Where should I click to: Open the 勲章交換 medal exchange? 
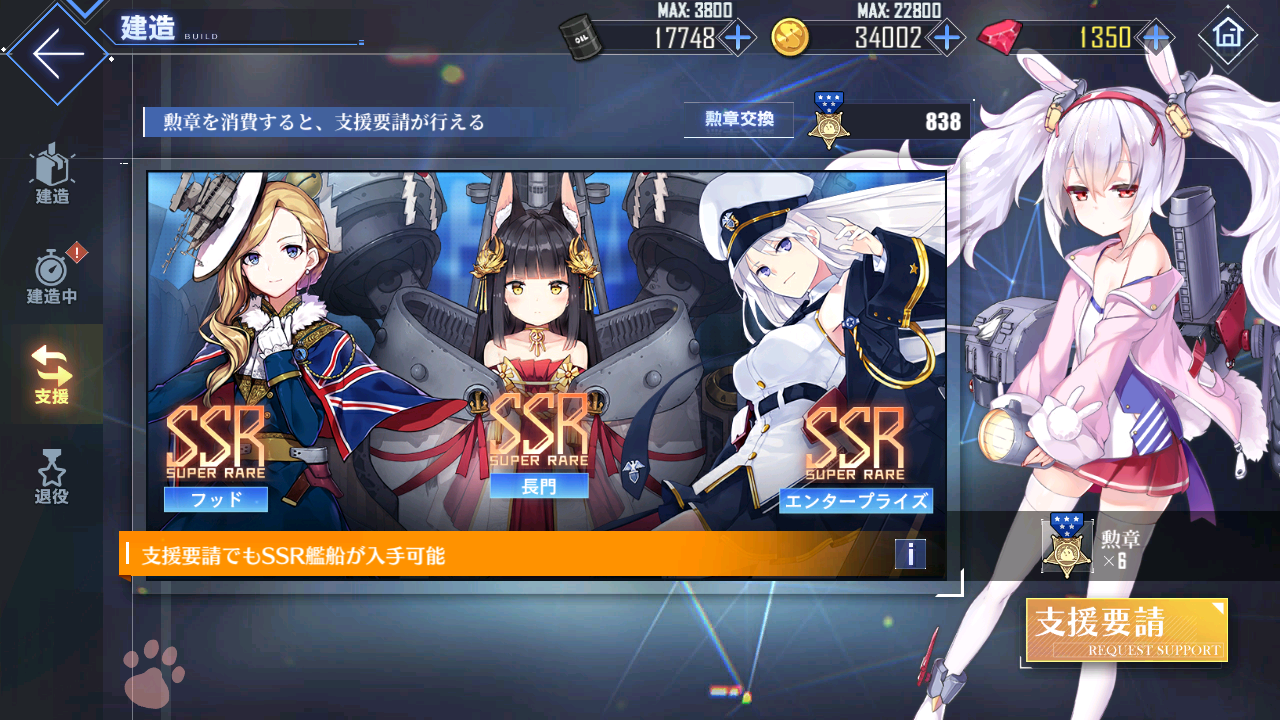(738, 118)
